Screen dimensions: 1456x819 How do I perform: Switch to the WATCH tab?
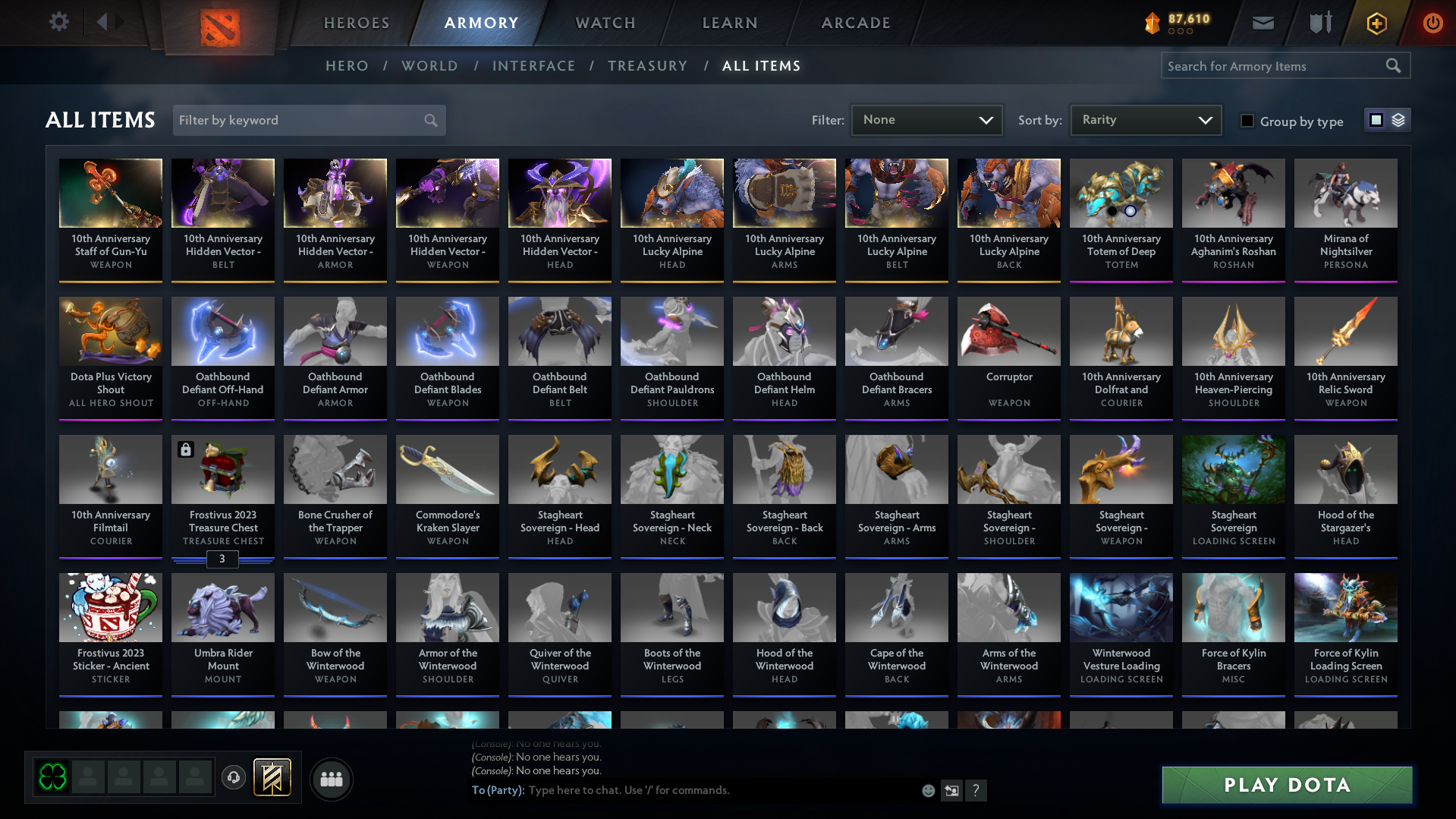(x=605, y=23)
